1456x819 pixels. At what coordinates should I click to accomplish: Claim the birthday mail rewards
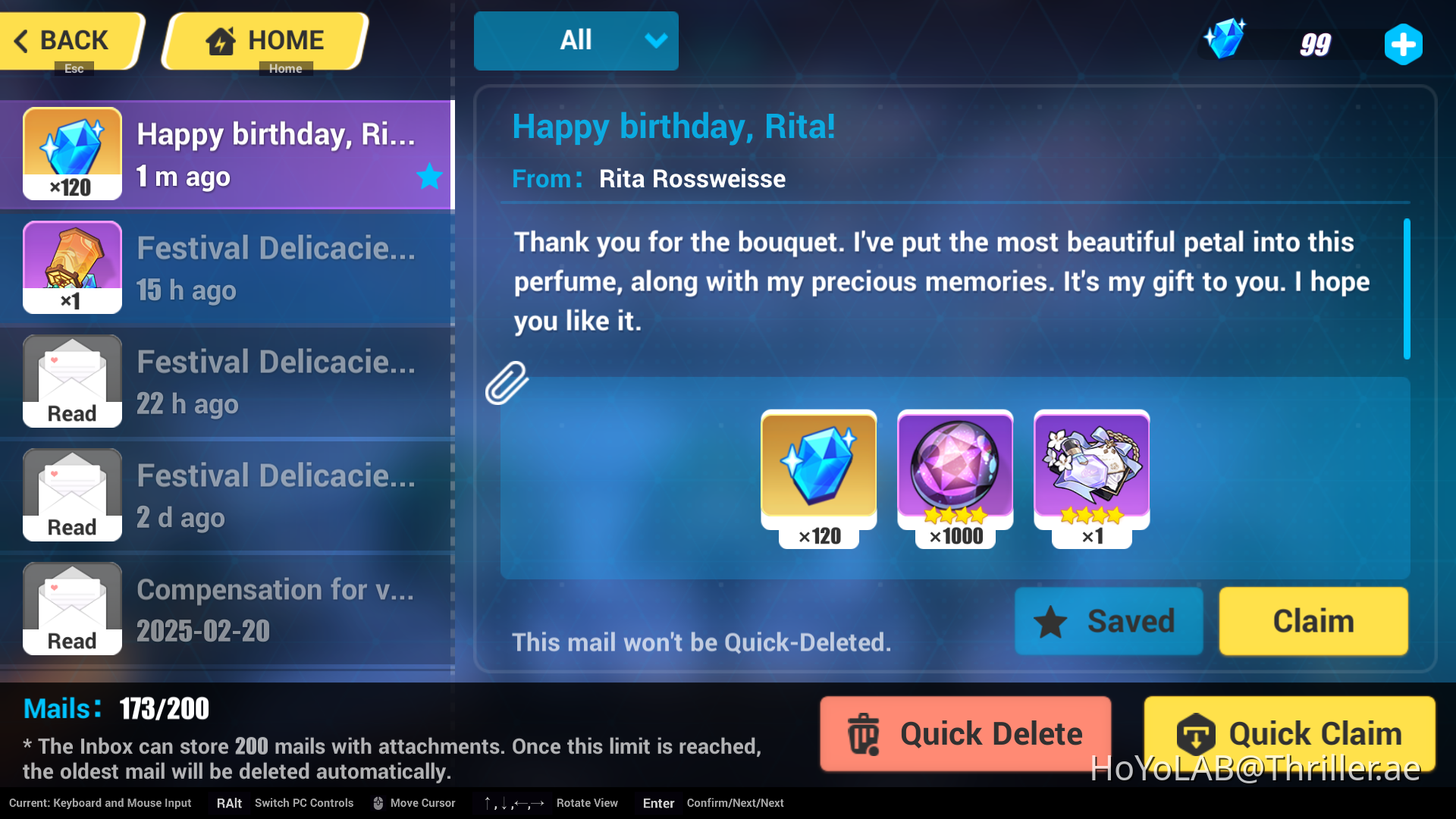click(x=1313, y=621)
